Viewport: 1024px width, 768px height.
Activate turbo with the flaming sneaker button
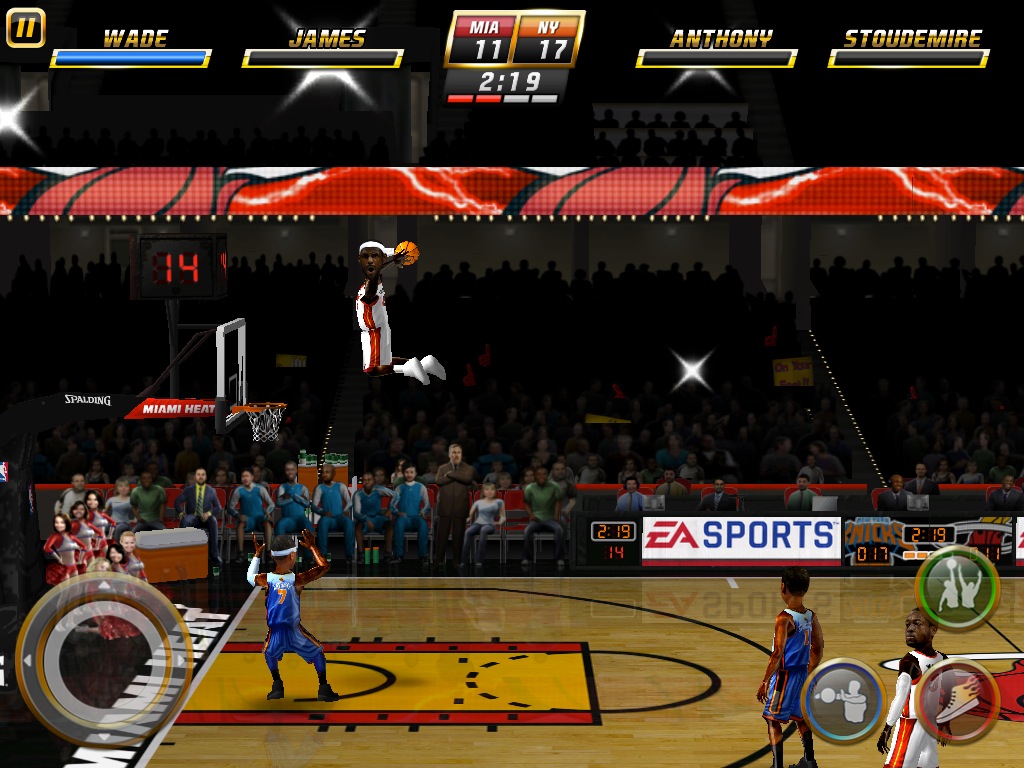click(957, 699)
